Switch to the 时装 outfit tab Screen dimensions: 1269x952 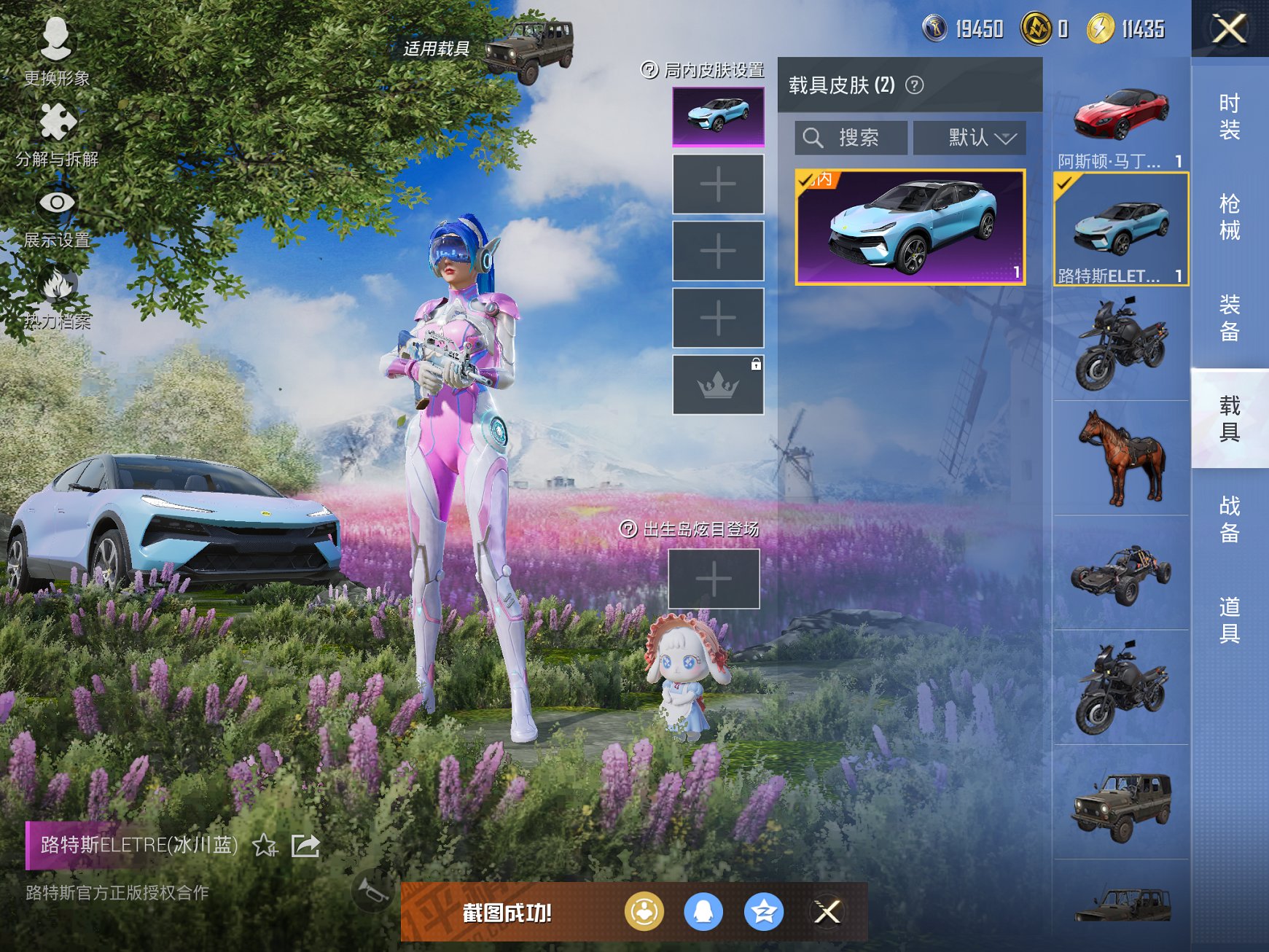pyautogui.click(x=1229, y=117)
